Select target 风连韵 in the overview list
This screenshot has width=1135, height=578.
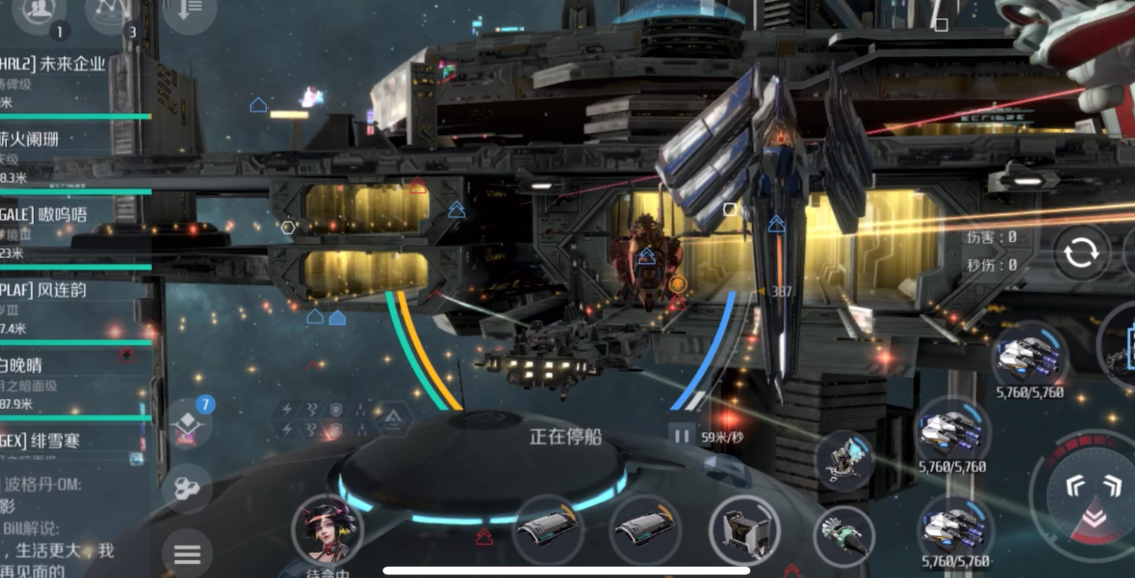coord(60,290)
